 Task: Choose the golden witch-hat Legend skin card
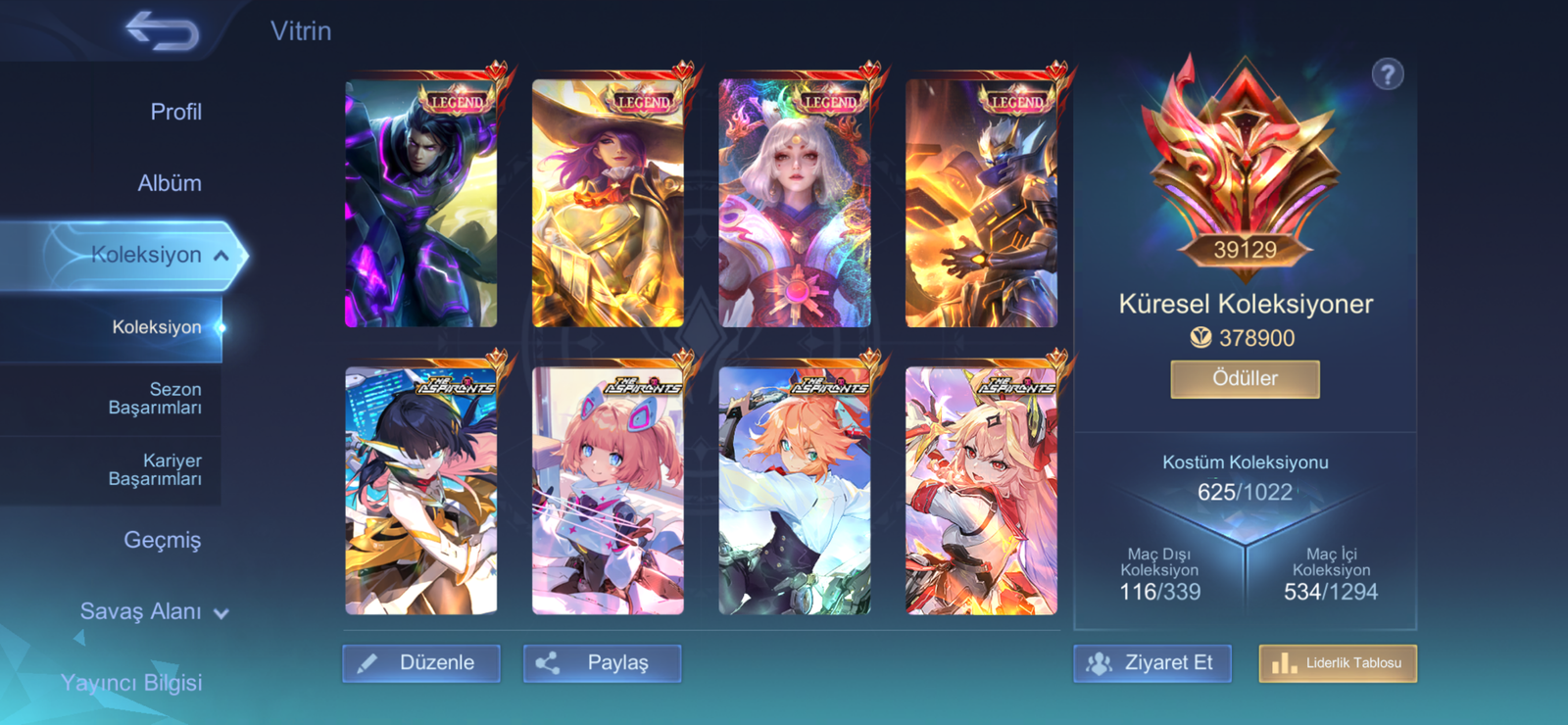[608, 203]
